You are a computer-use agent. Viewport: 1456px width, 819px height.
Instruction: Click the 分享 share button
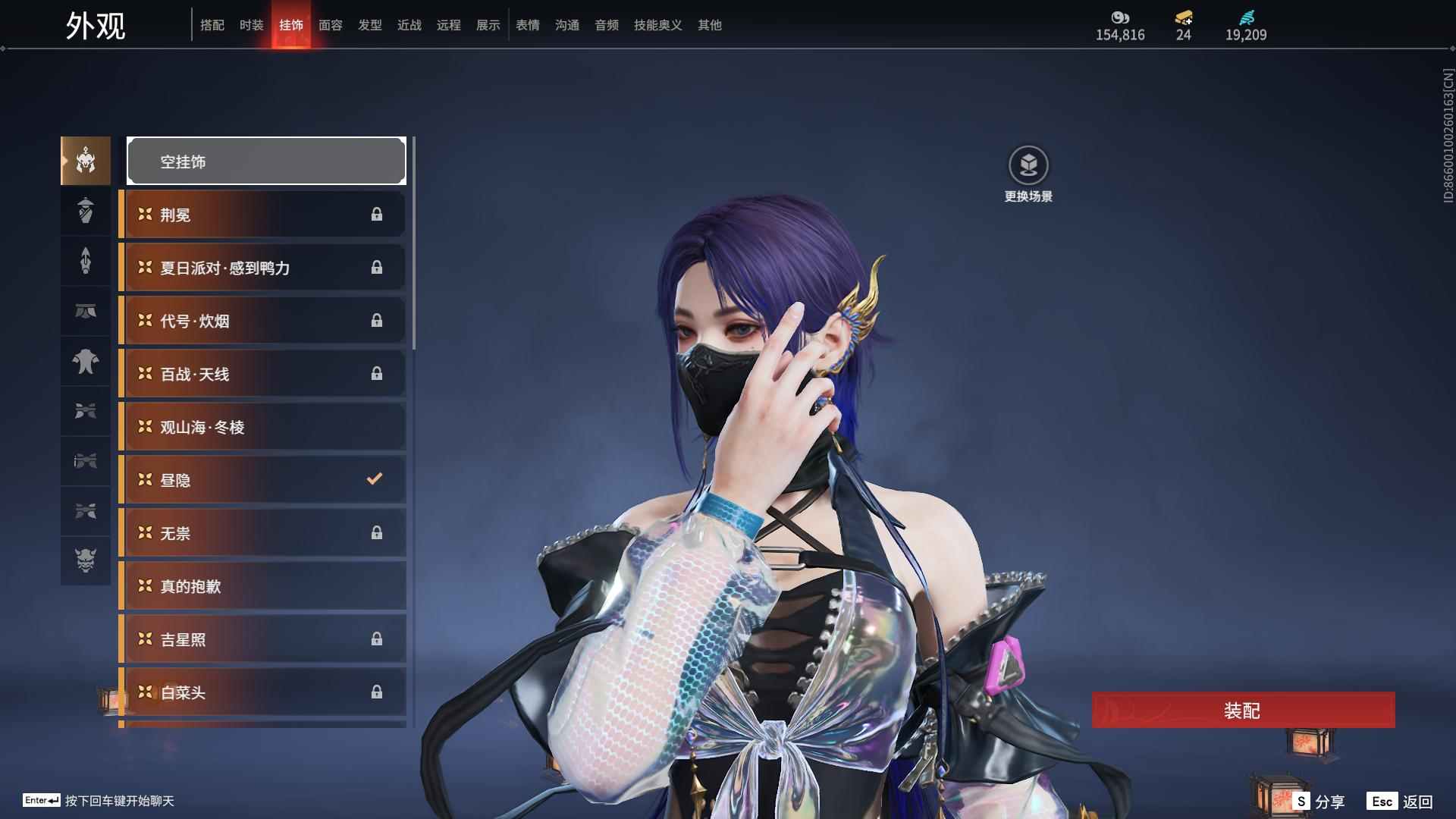pos(1319,802)
